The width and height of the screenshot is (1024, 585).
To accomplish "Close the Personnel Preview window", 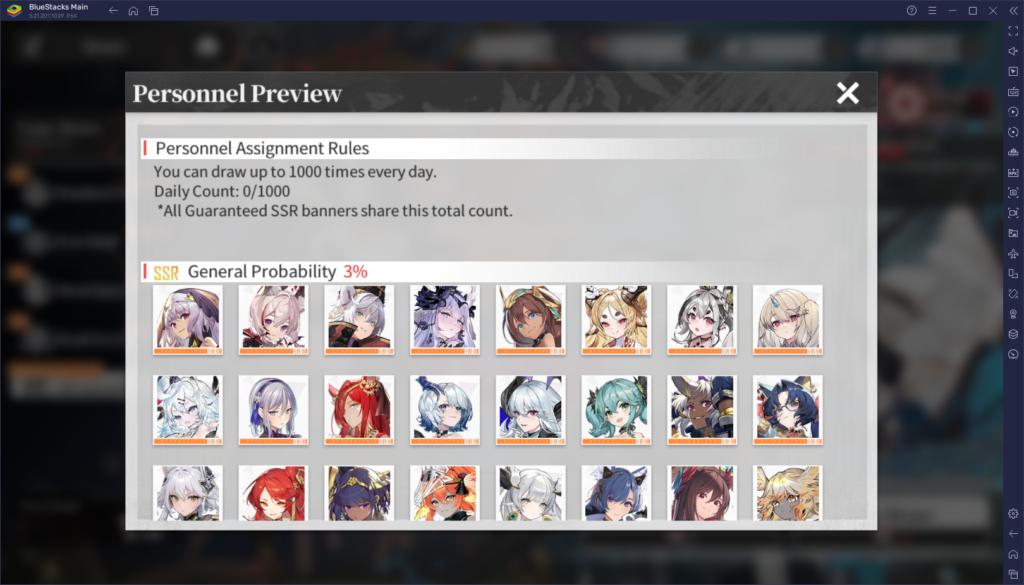I will pos(847,93).
